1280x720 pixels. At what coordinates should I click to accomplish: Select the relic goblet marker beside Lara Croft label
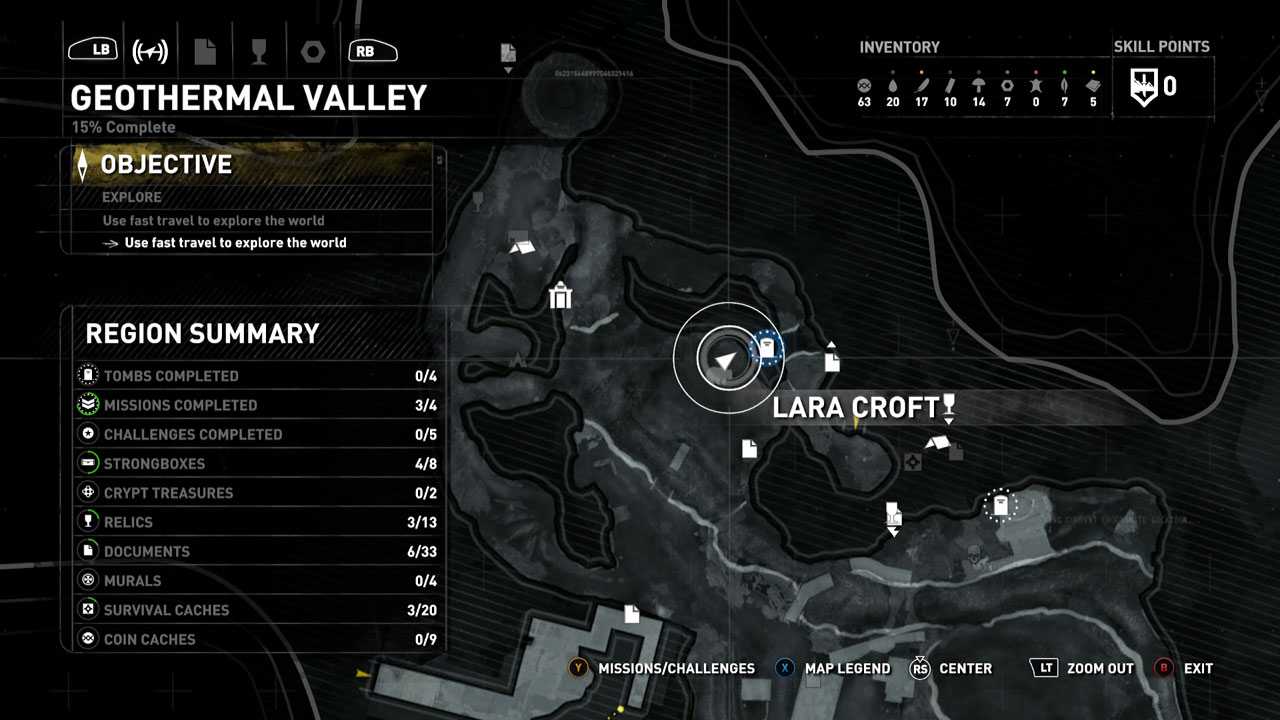tap(949, 406)
